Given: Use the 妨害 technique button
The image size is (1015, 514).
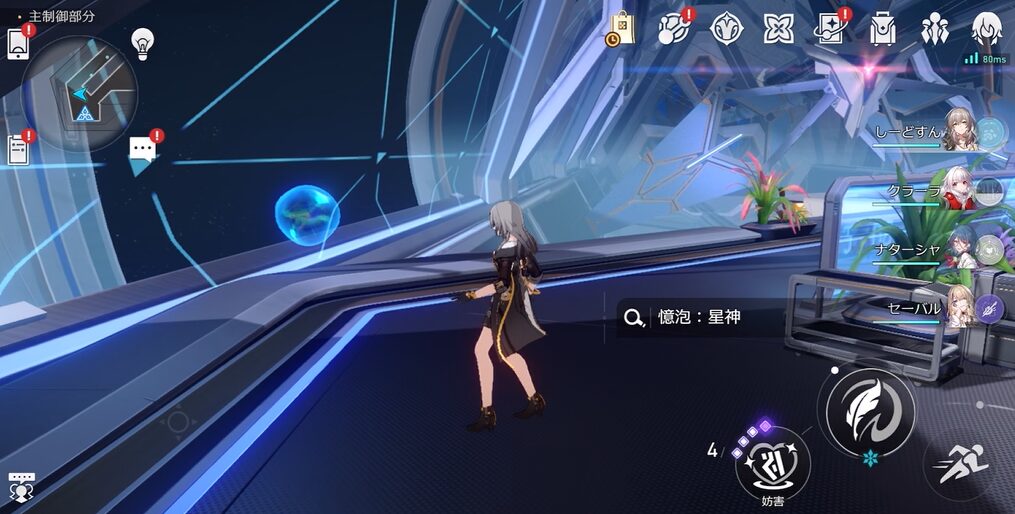Looking at the screenshot, I should (x=772, y=461).
